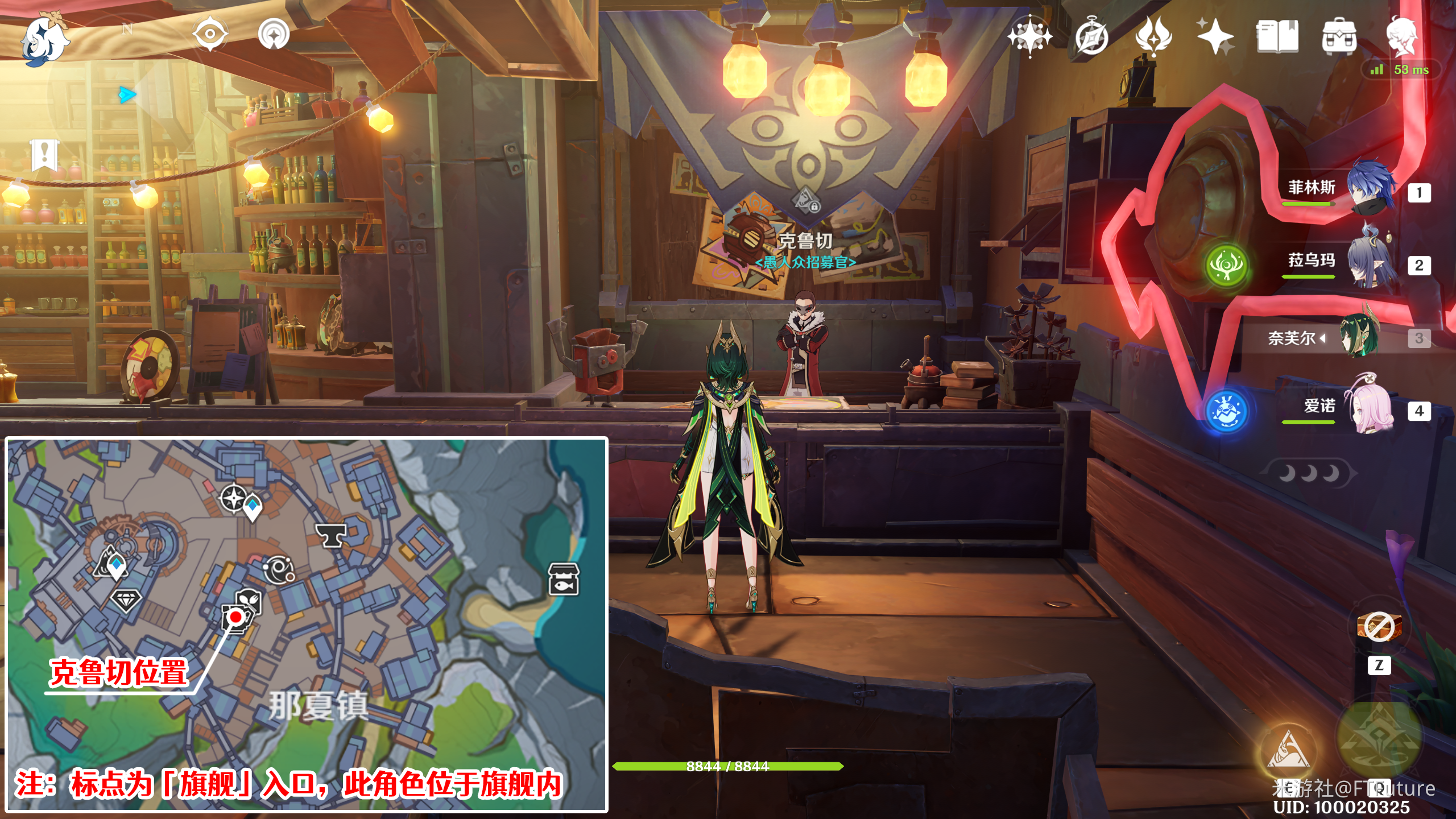The width and height of the screenshot is (1456, 819).
Task: Click the eye-shaped icon beside the minimap
Action: (210, 34)
